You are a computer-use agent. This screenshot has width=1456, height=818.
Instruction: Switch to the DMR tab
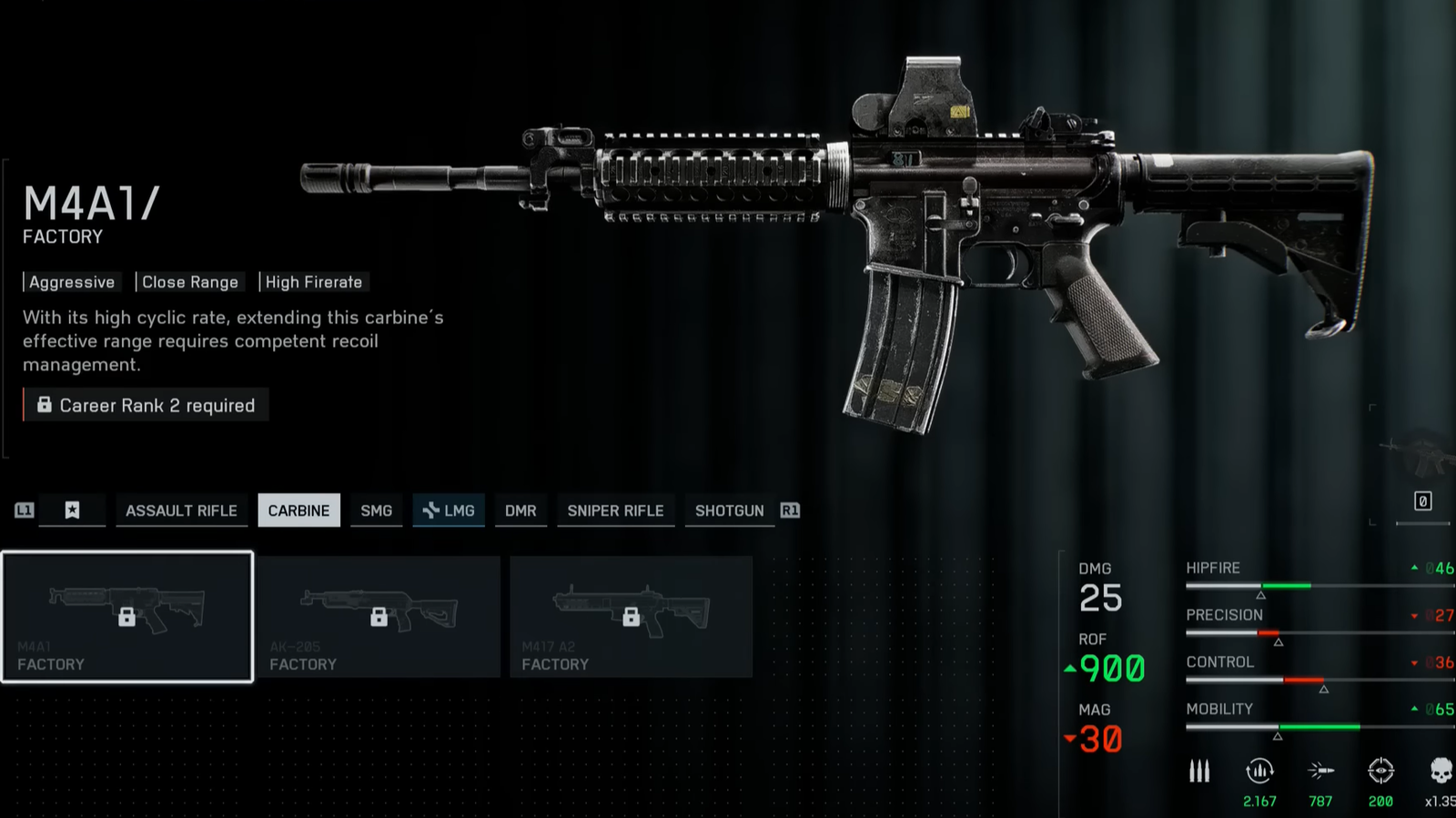(x=521, y=510)
